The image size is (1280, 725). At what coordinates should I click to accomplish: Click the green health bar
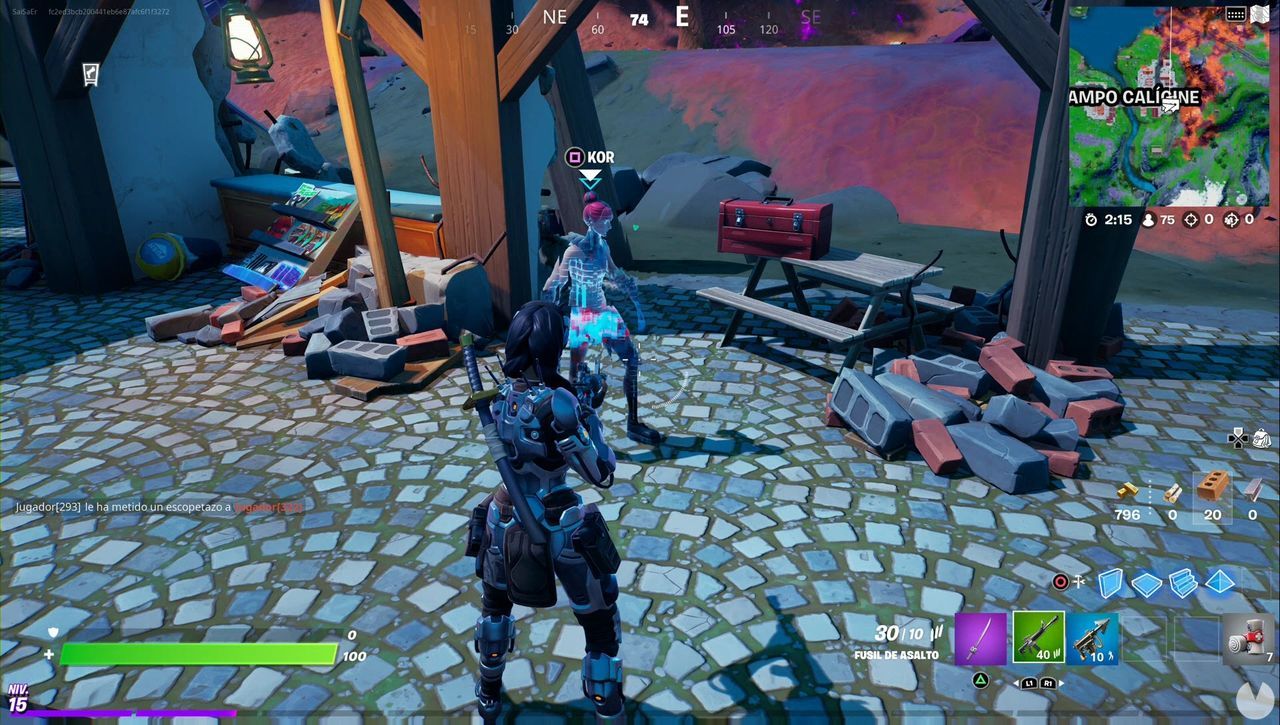tap(200, 650)
